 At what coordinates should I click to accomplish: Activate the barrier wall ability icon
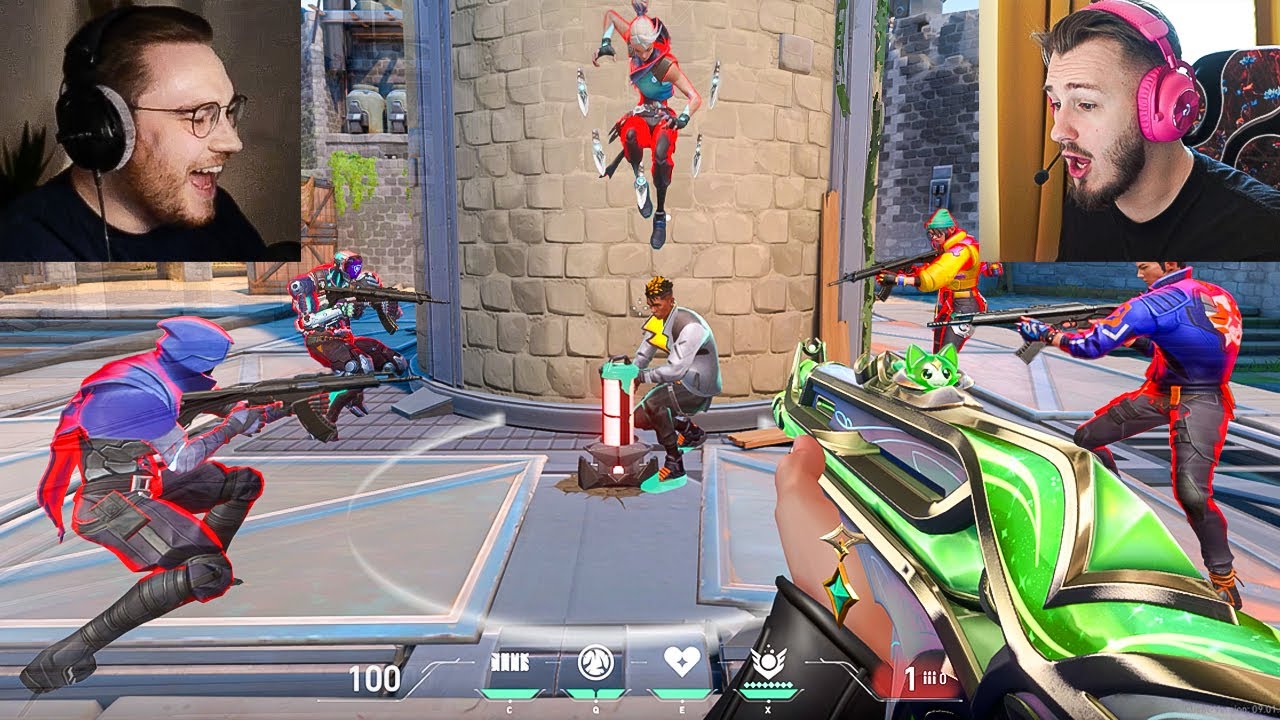click(509, 663)
